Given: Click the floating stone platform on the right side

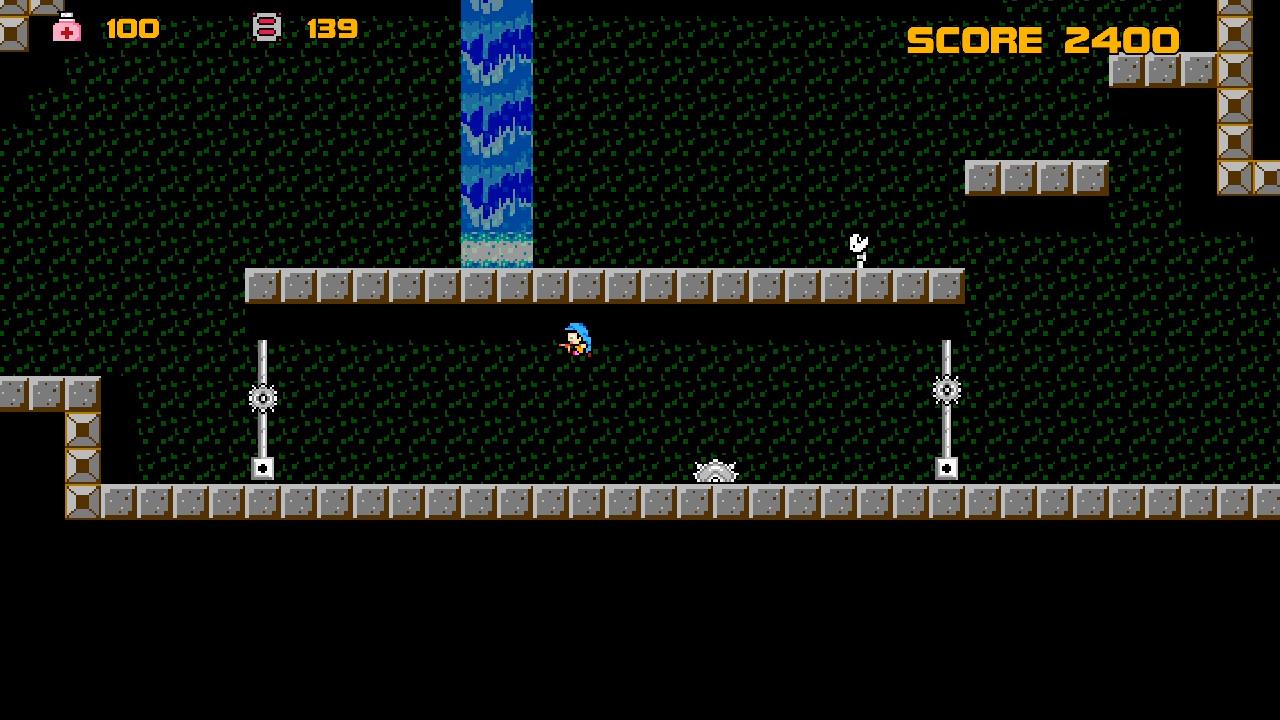Looking at the screenshot, I should (x=1036, y=176).
